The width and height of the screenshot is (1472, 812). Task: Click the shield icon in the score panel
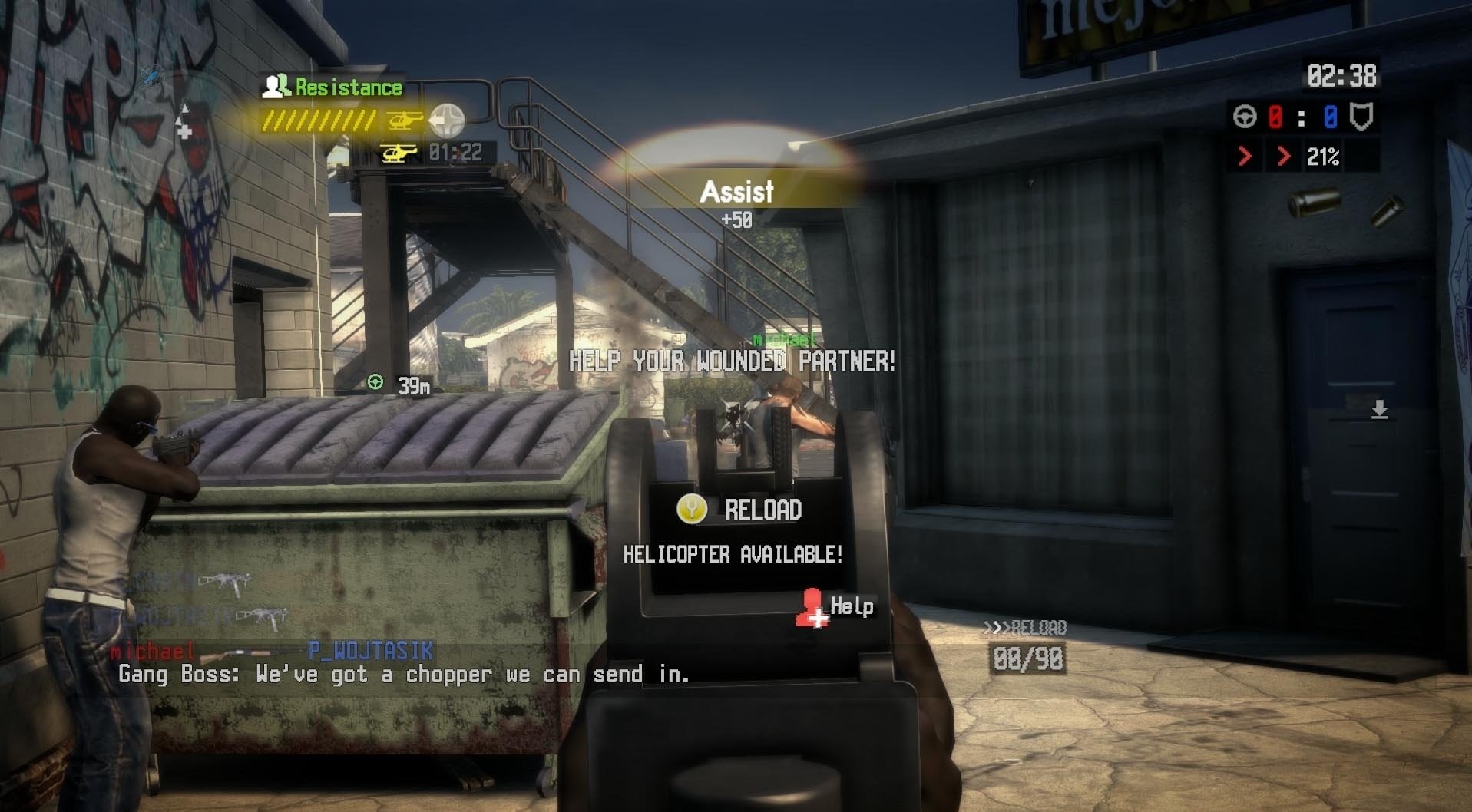click(x=1361, y=117)
